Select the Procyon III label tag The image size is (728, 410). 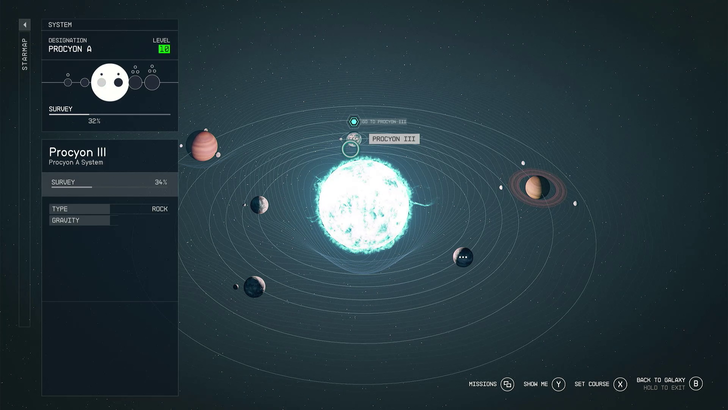393,139
